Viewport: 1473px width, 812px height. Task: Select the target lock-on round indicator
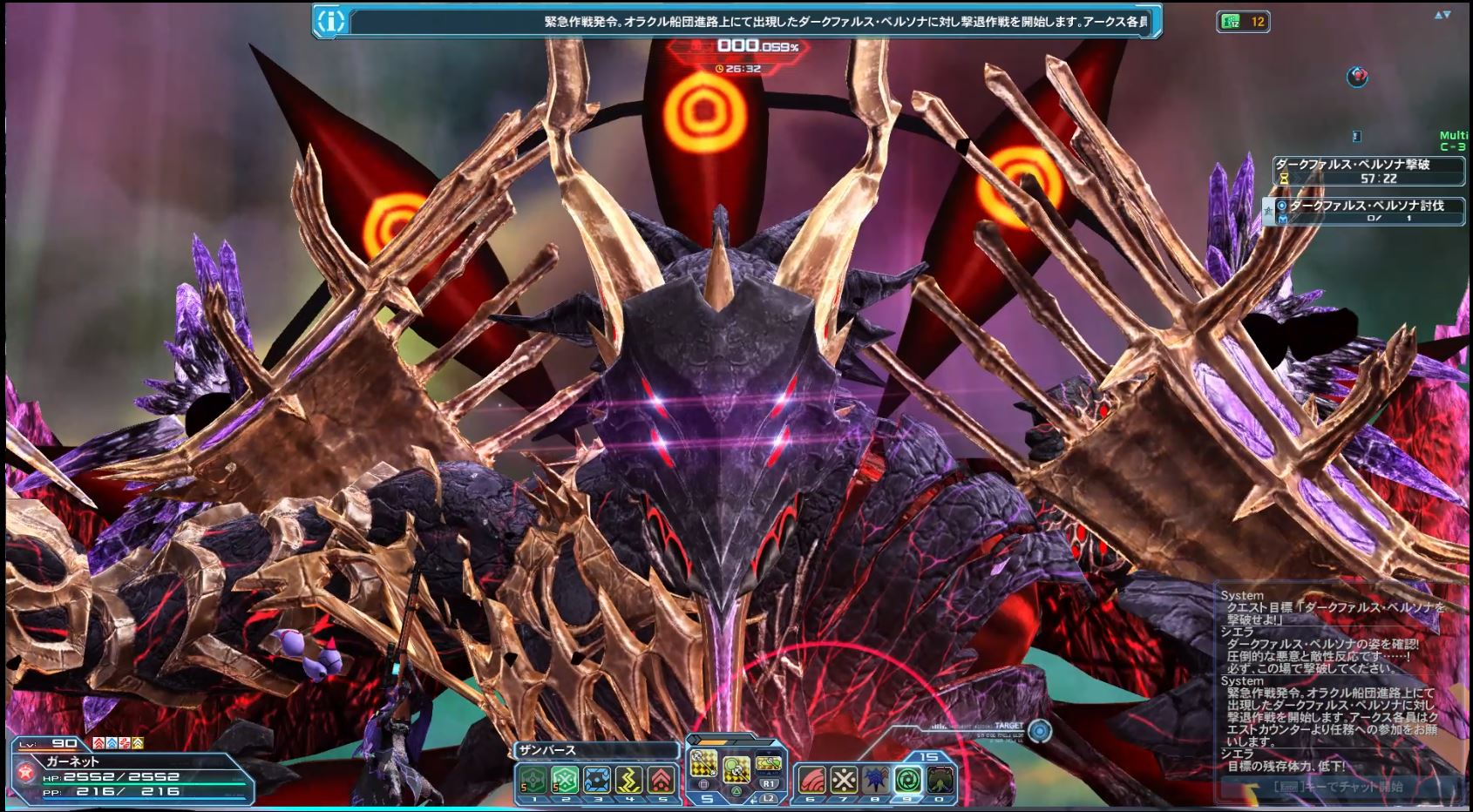point(1039,730)
